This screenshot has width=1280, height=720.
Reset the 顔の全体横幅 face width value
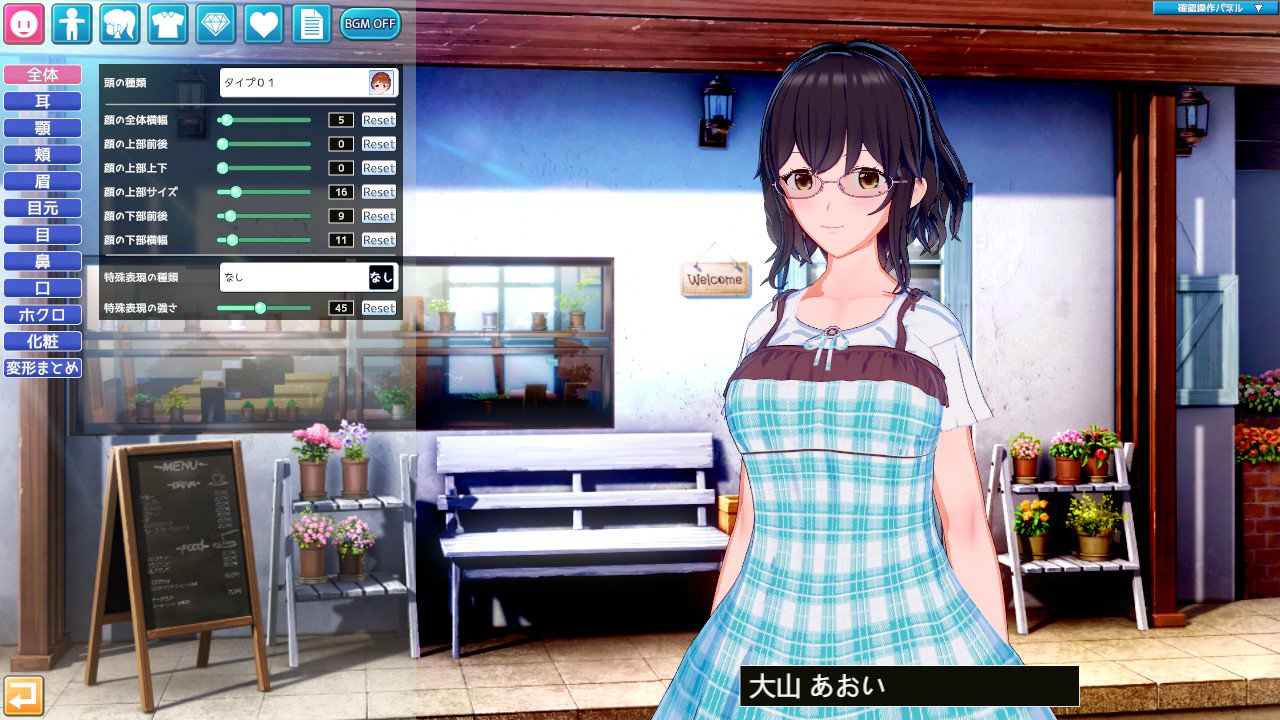click(x=379, y=120)
